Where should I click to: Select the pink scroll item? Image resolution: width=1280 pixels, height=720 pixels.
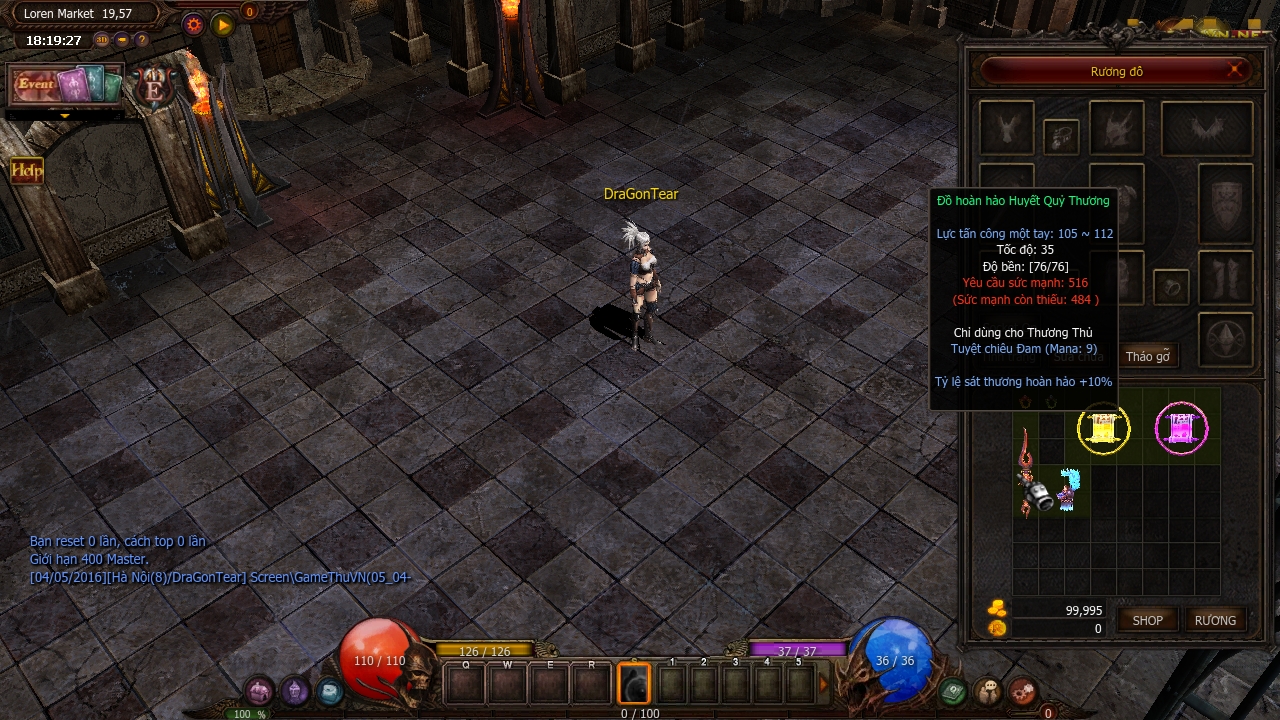point(1181,429)
